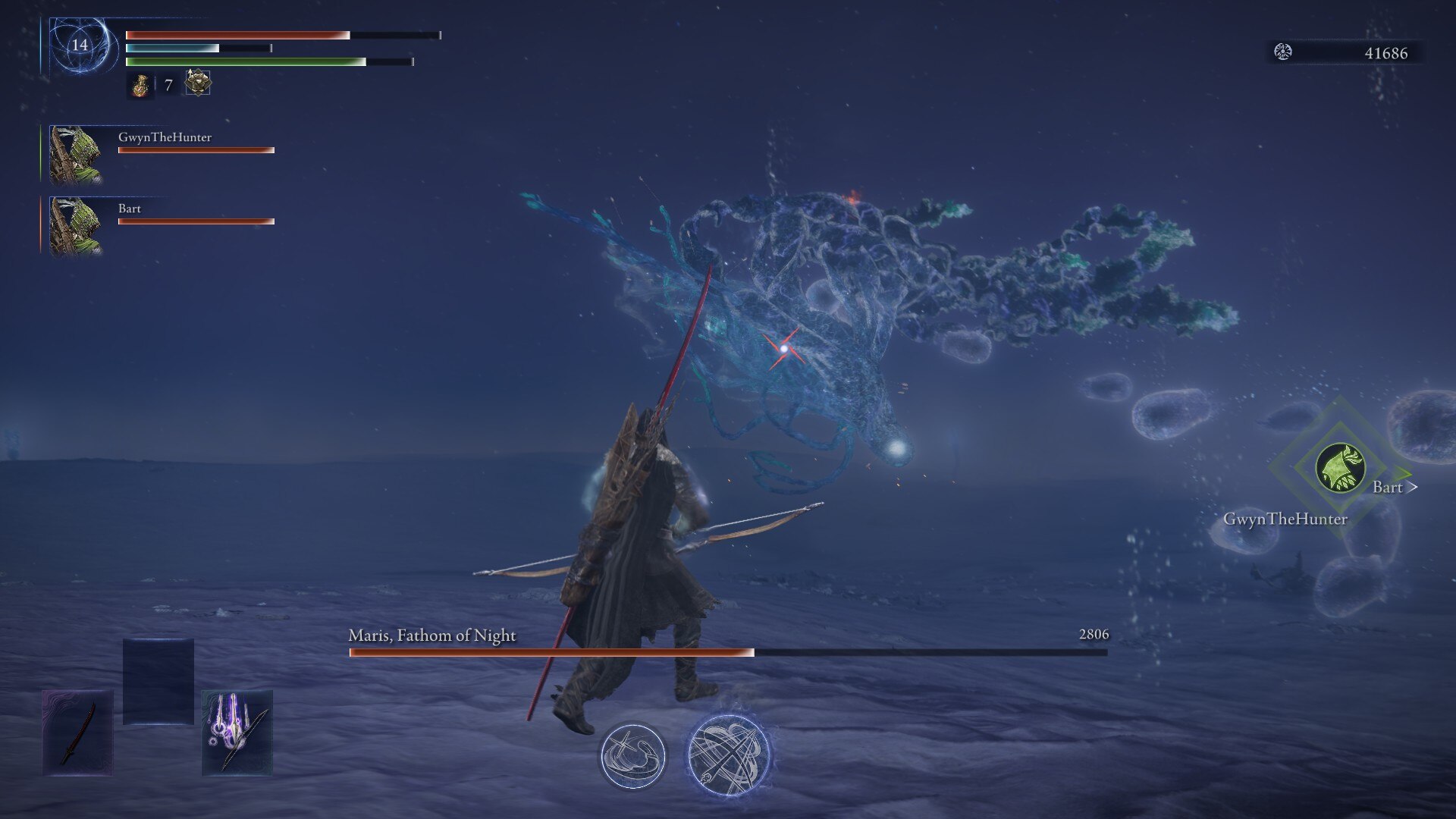Trigger the glowing ultimate art icon

[x=729, y=755]
